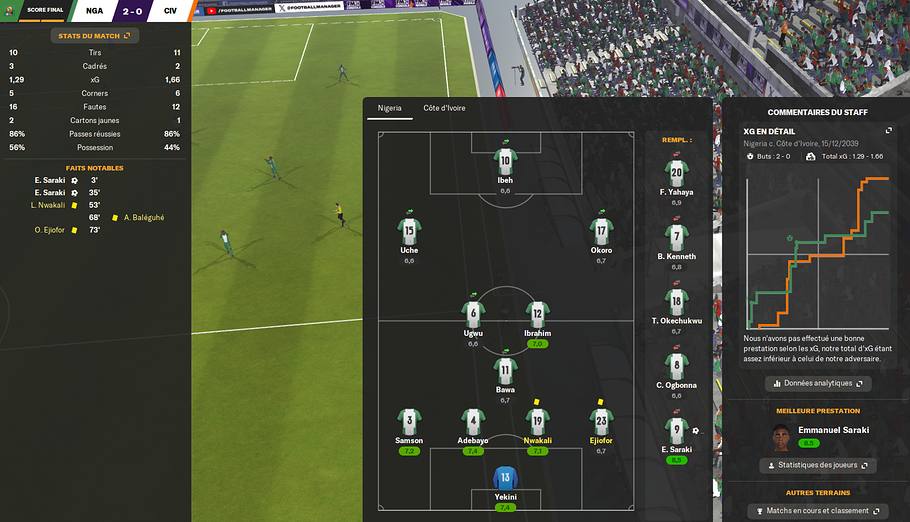This screenshot has width=910, height=522.
Task: Select substitute E. Saraki on the bench
Action: pyautogui.click(x=677, y=432)
